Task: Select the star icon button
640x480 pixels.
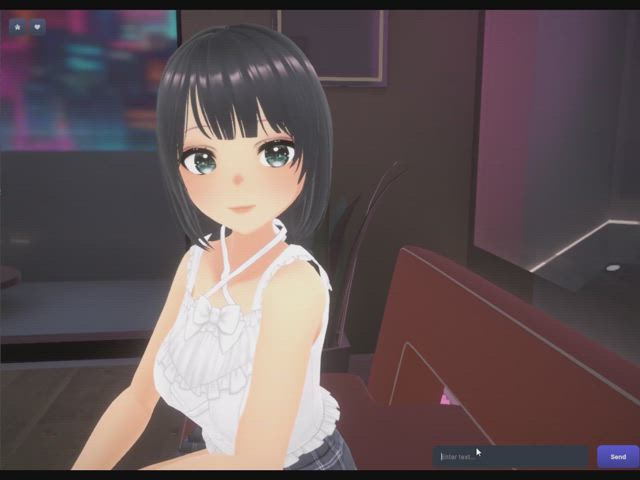Action: pyautogui.click(x=17, y=27)
